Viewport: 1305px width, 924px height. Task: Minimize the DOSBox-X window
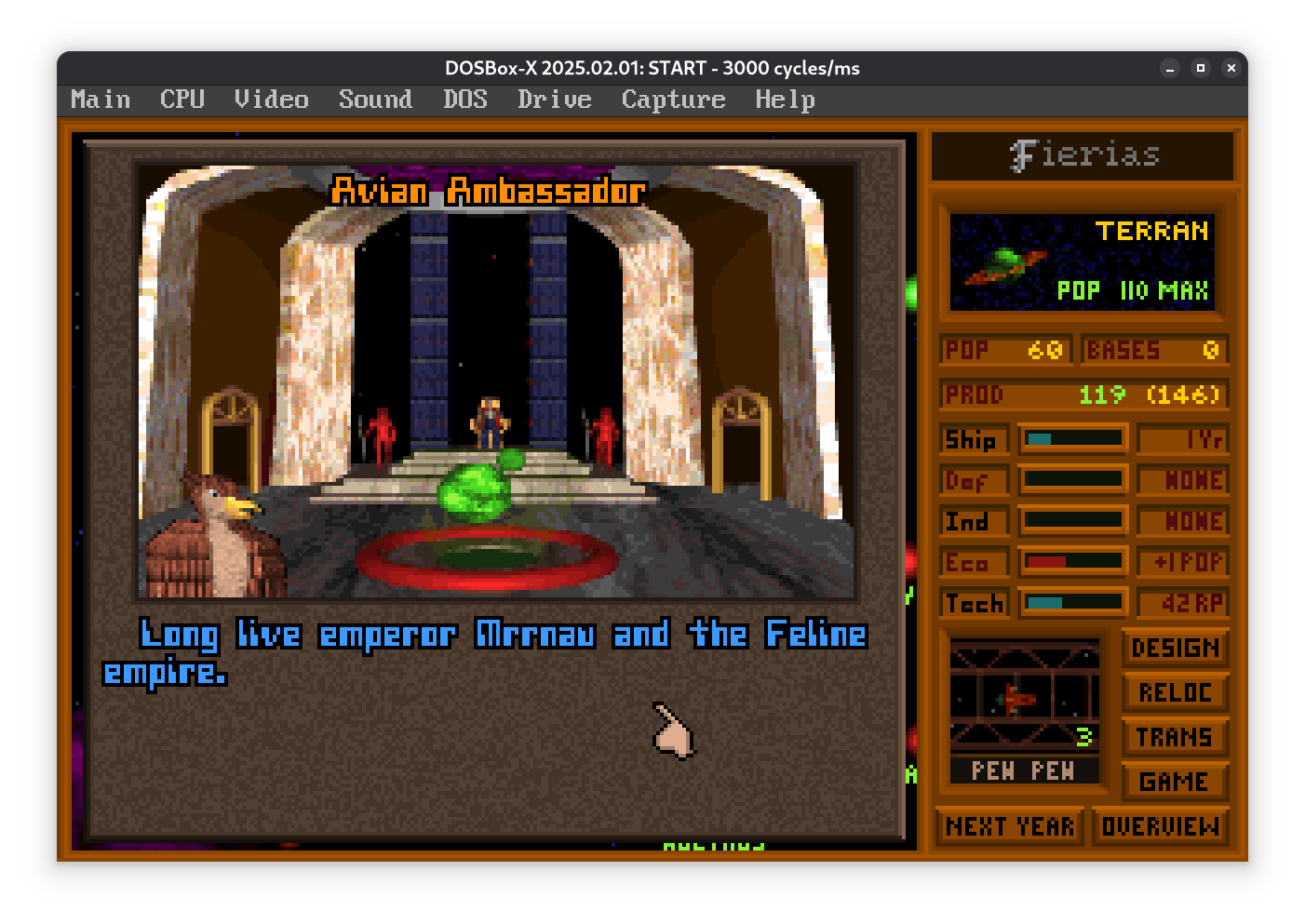point(1170,68)
